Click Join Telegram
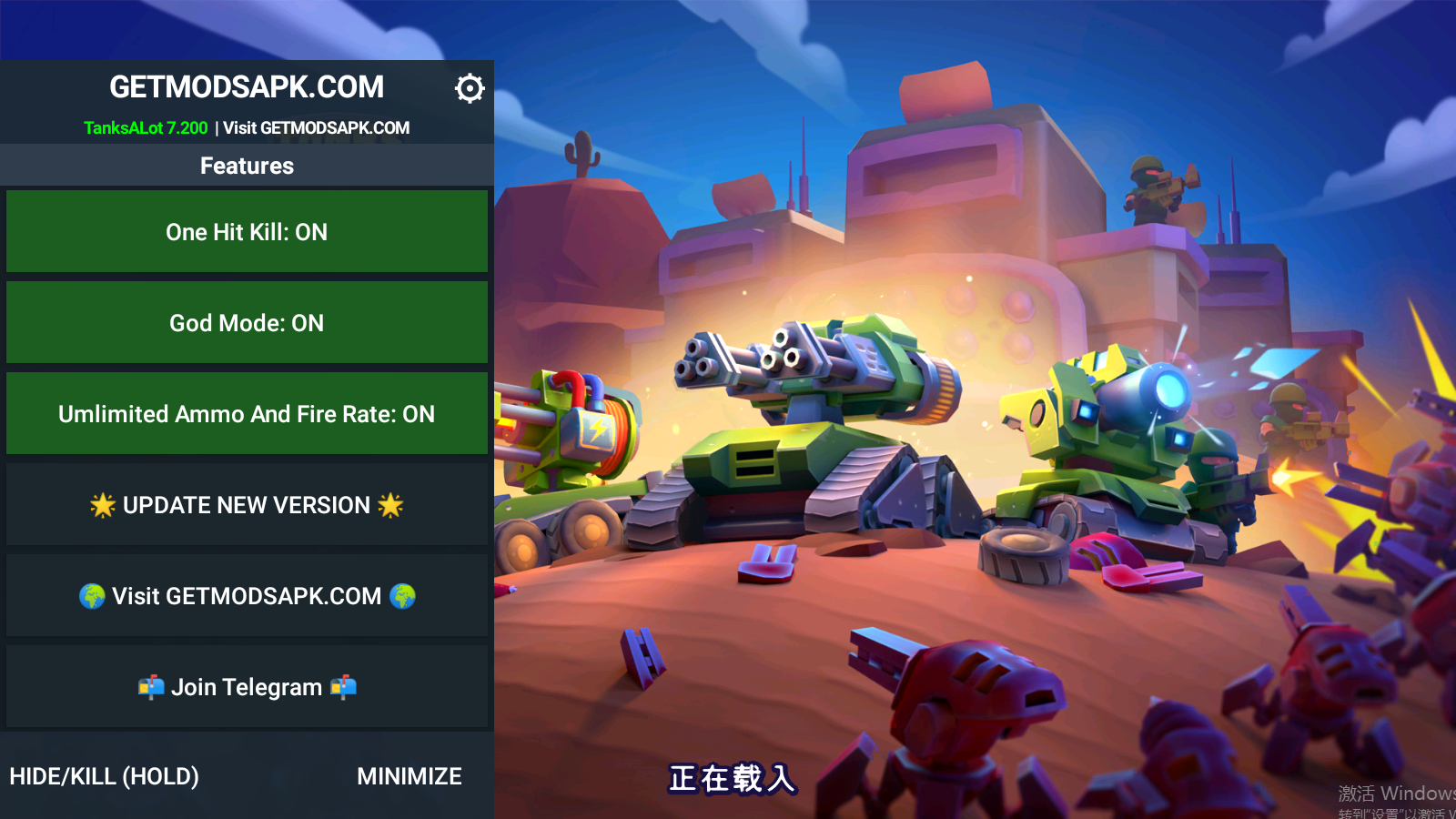 click(x=247, y=687)
